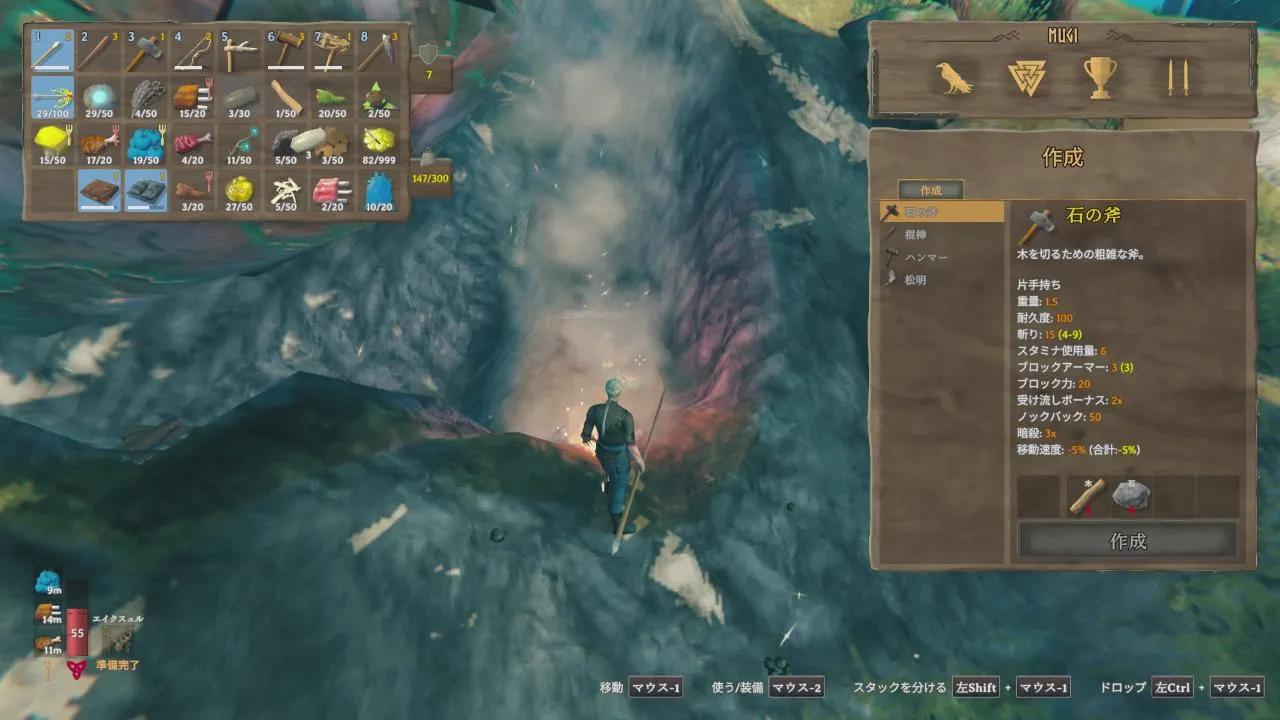Pick the hammer in hotbar slot 6
Screen dimensions: 1280x720
[x=285, y=51]
